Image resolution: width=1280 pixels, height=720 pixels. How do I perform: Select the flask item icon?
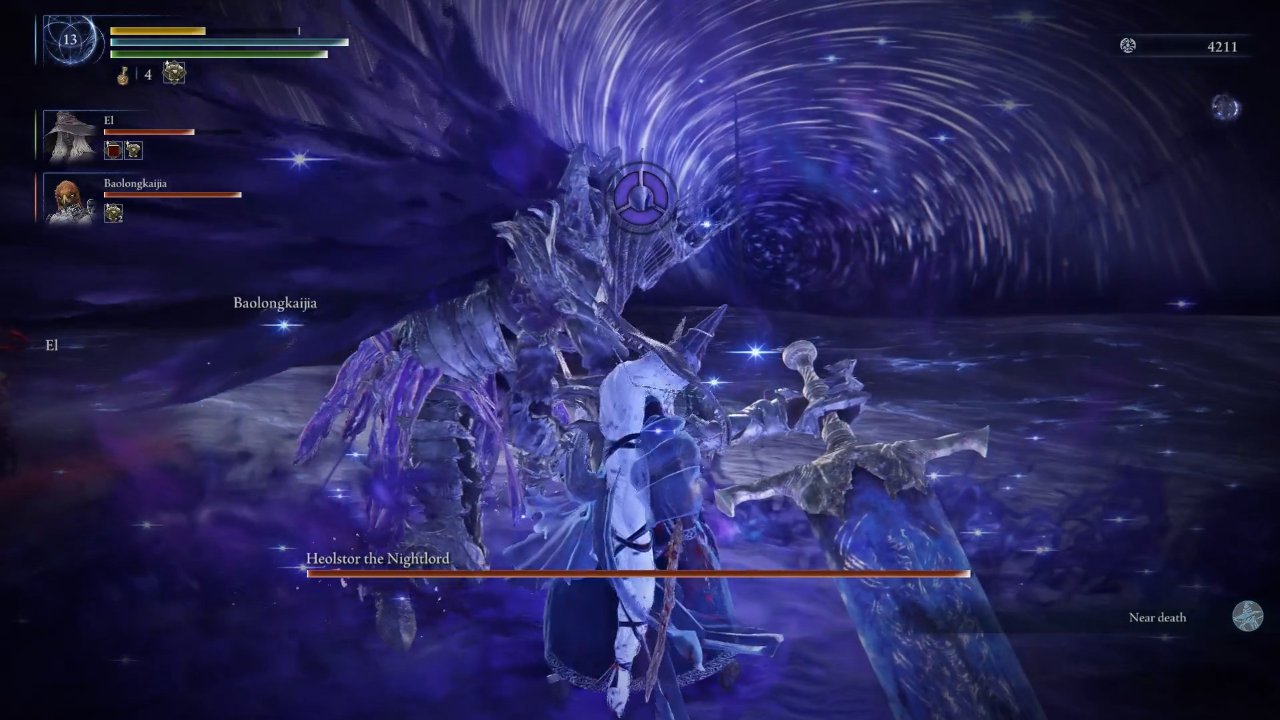coord(125,74)
